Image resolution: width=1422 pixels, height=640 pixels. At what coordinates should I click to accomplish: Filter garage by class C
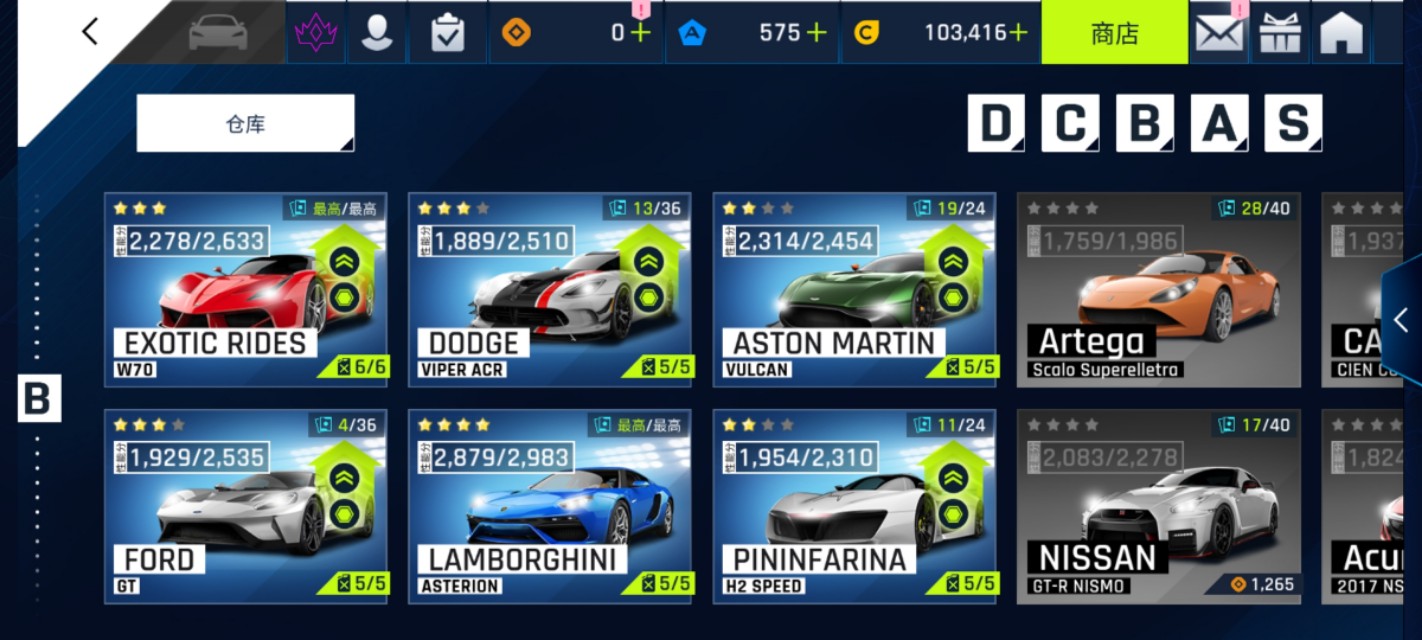click(x=1070, y=123)
